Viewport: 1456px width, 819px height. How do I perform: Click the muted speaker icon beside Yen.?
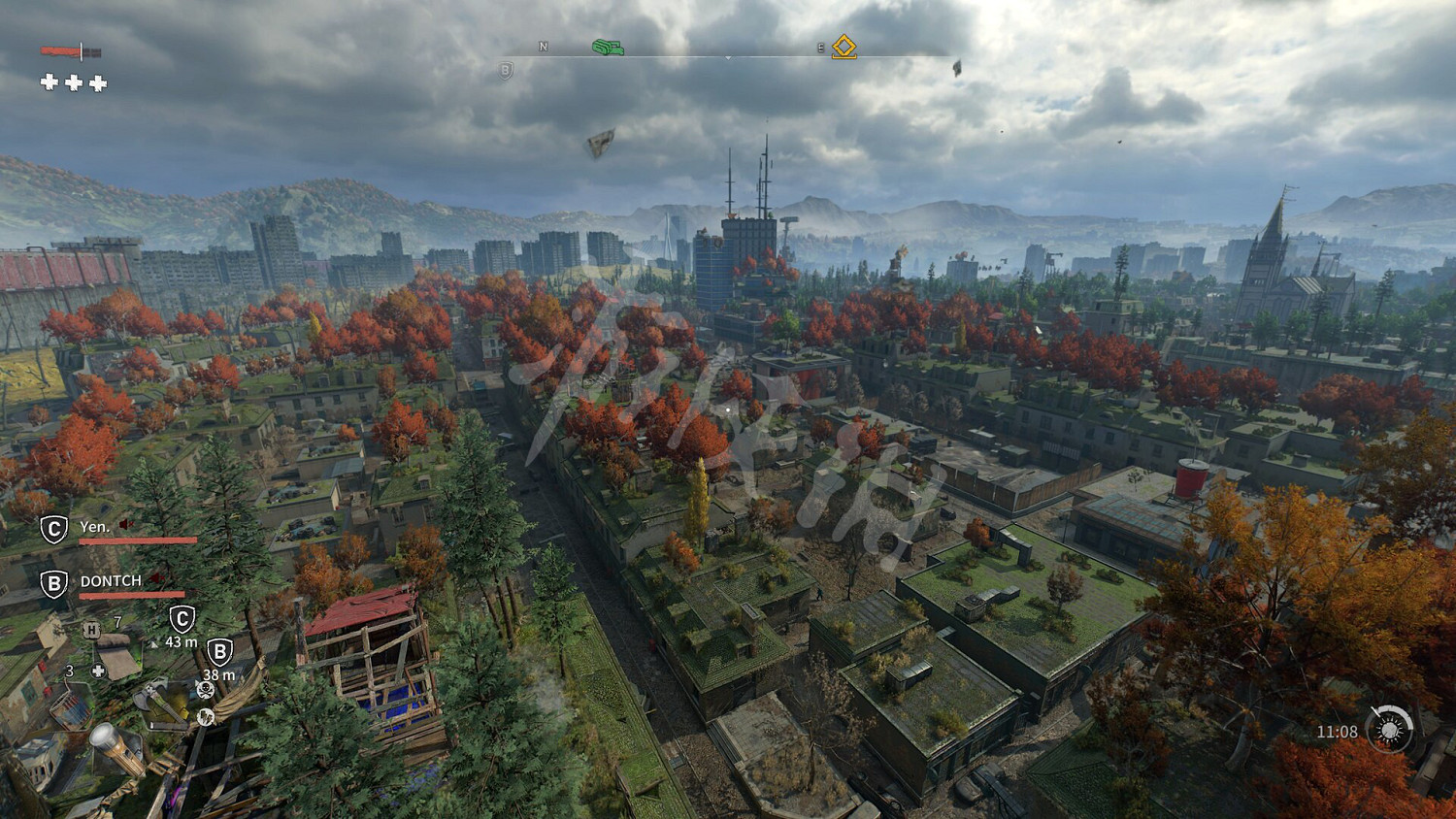(x=125, y=525)
